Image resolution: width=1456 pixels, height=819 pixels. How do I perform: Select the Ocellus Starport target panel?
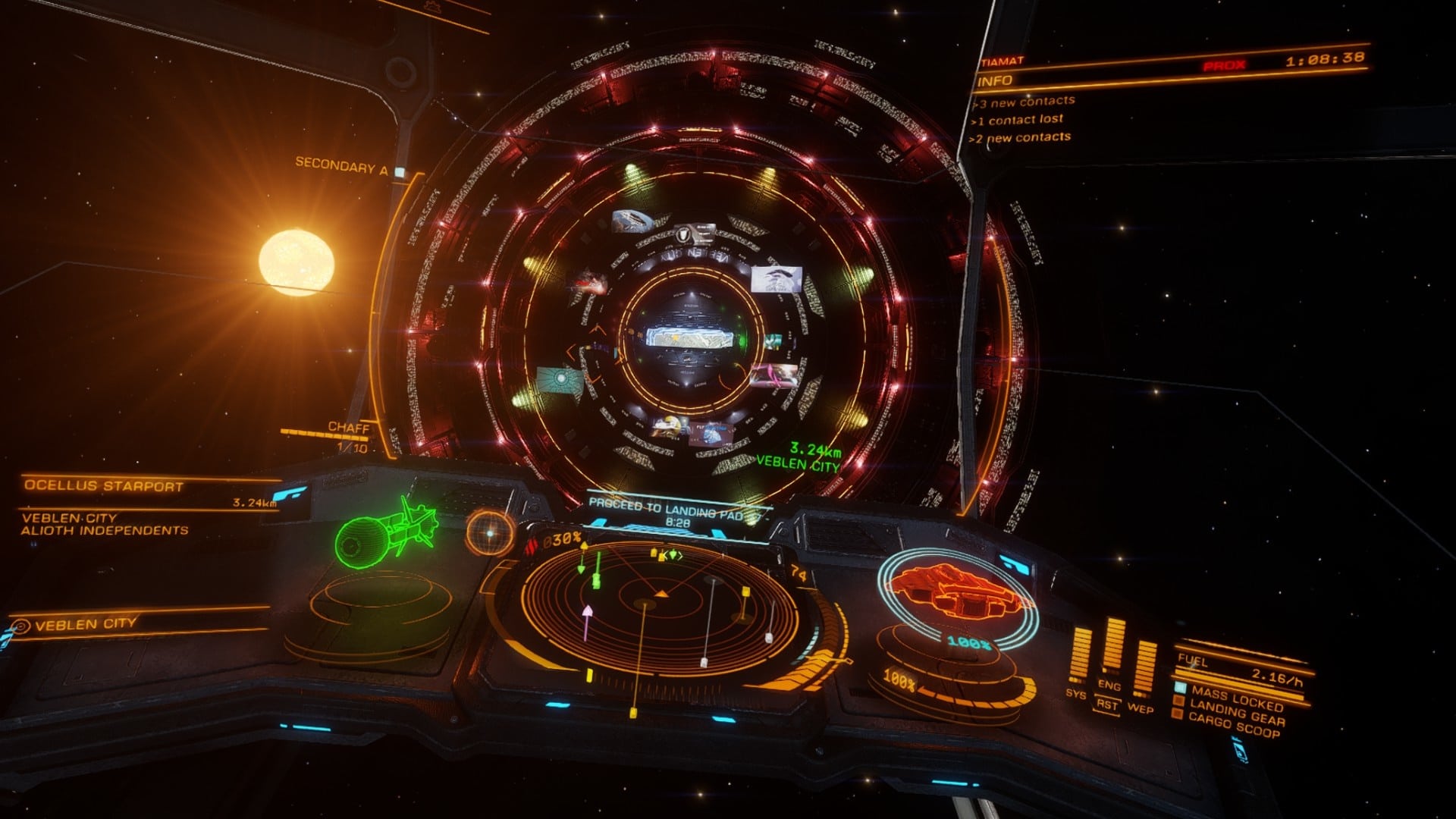104,486
